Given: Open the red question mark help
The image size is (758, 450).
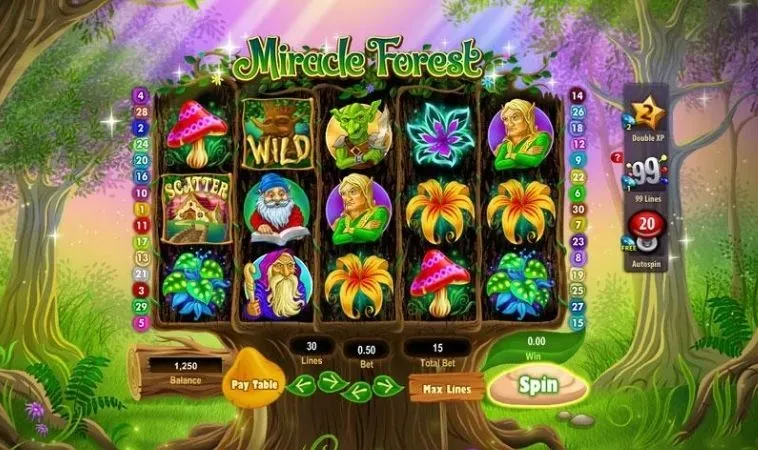Looking at the screenshot, I should pyautogui.click(x=617, y=157).
